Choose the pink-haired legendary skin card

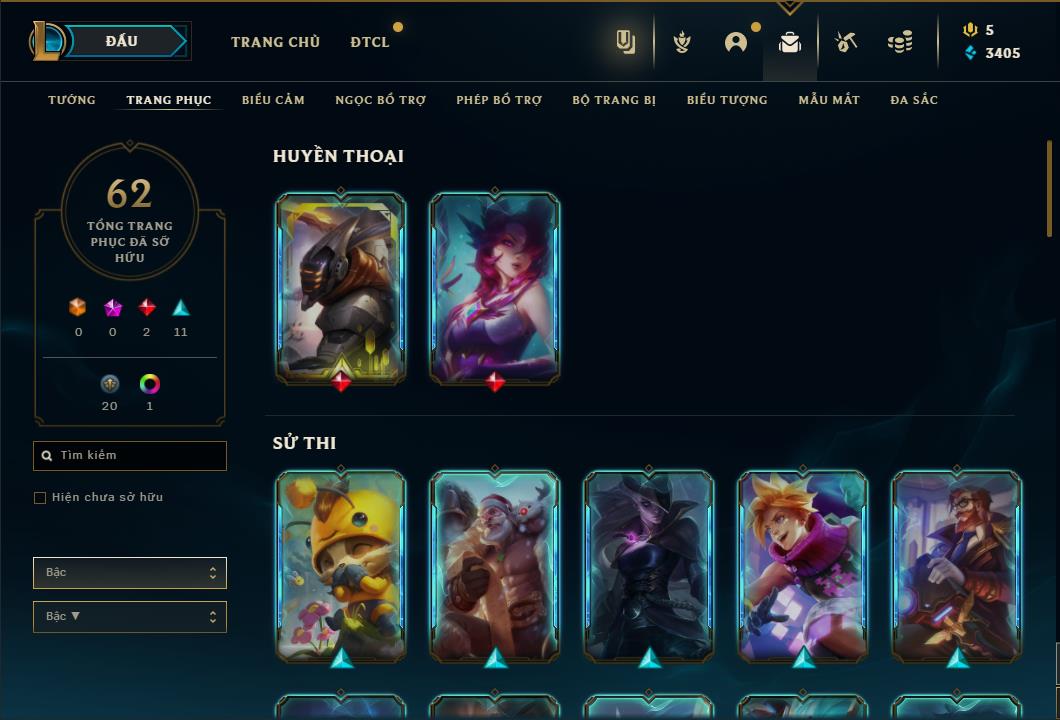495,288
